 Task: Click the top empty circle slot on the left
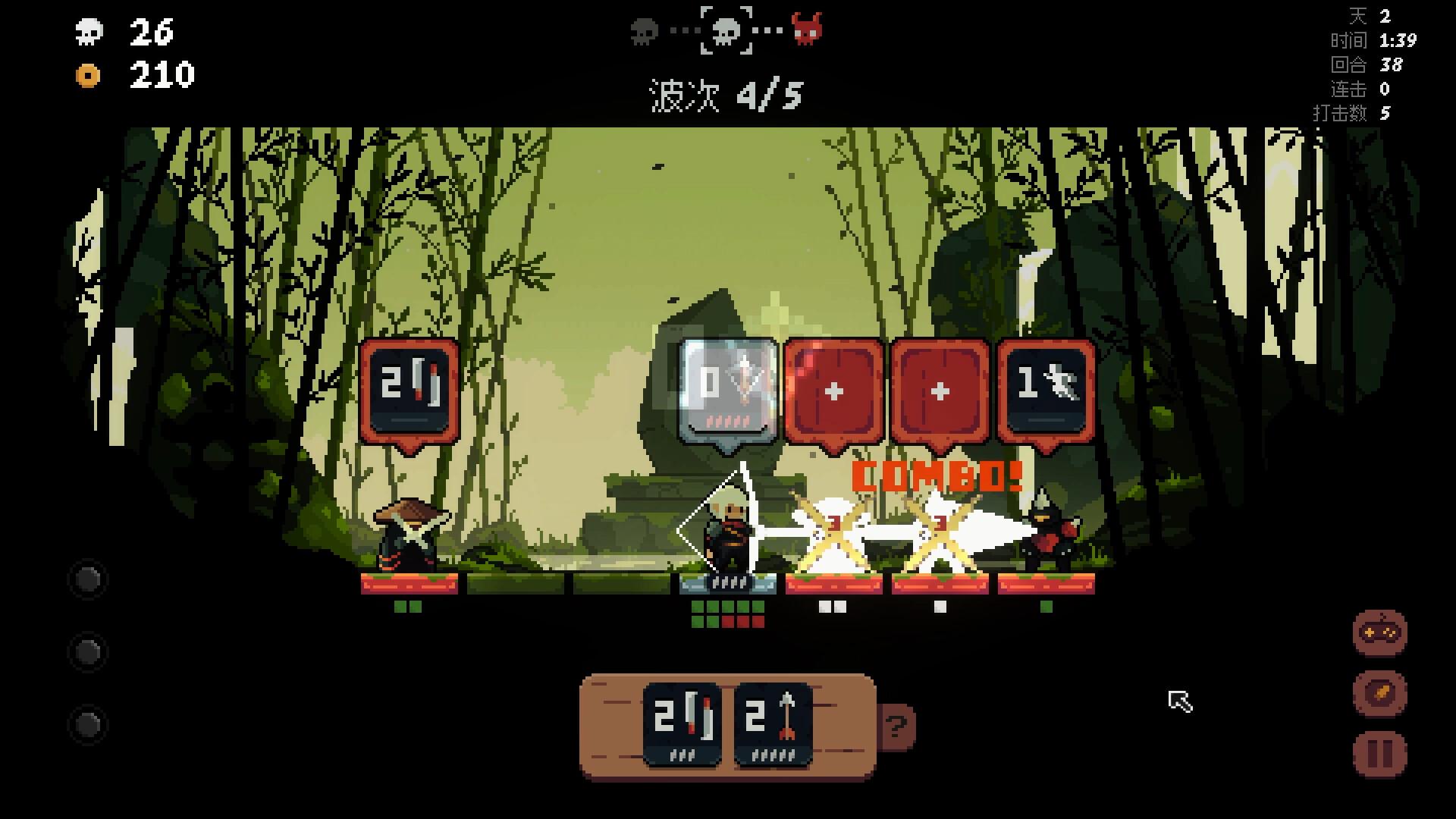click(87, 580)
